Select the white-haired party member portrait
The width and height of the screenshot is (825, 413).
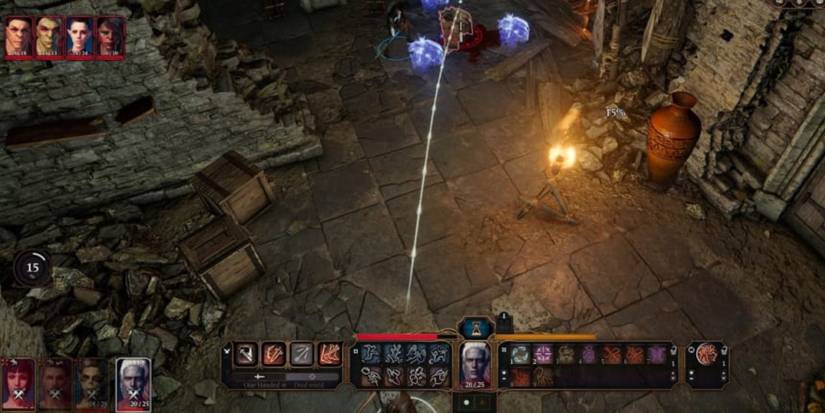point(132,381)
